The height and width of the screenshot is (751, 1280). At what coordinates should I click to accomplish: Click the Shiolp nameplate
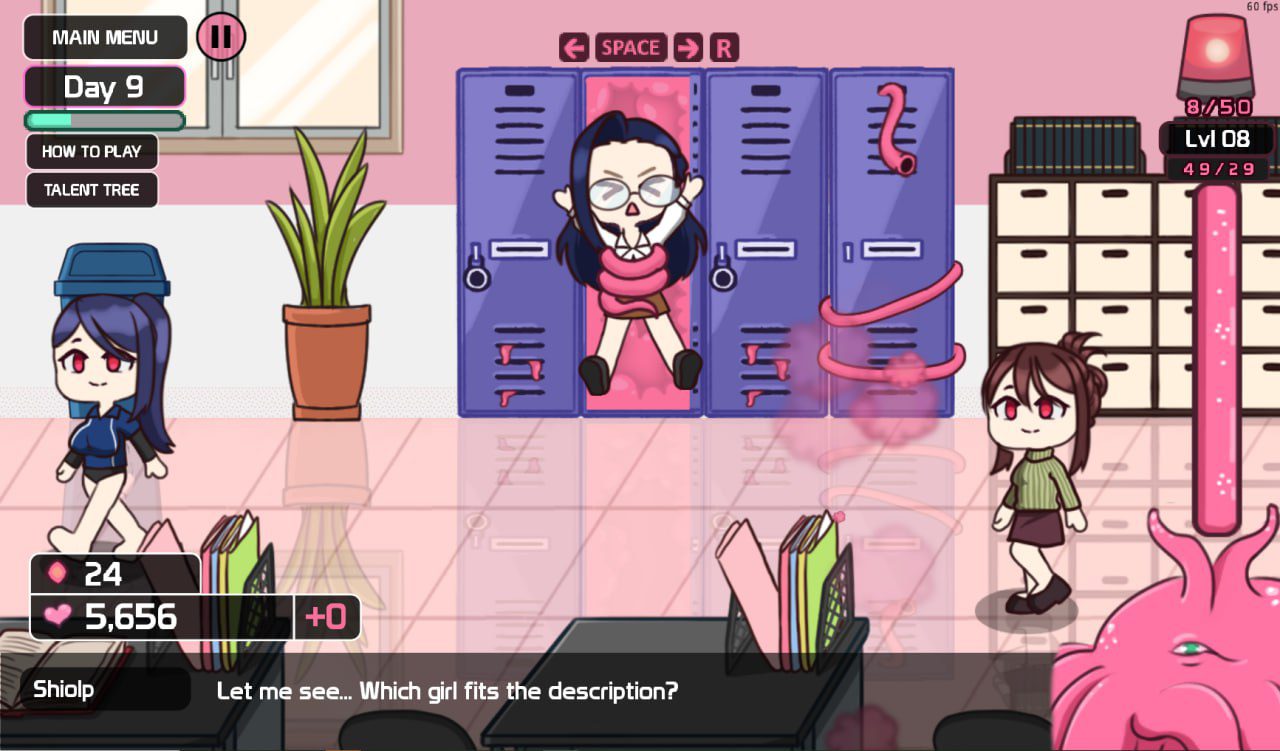62,689
